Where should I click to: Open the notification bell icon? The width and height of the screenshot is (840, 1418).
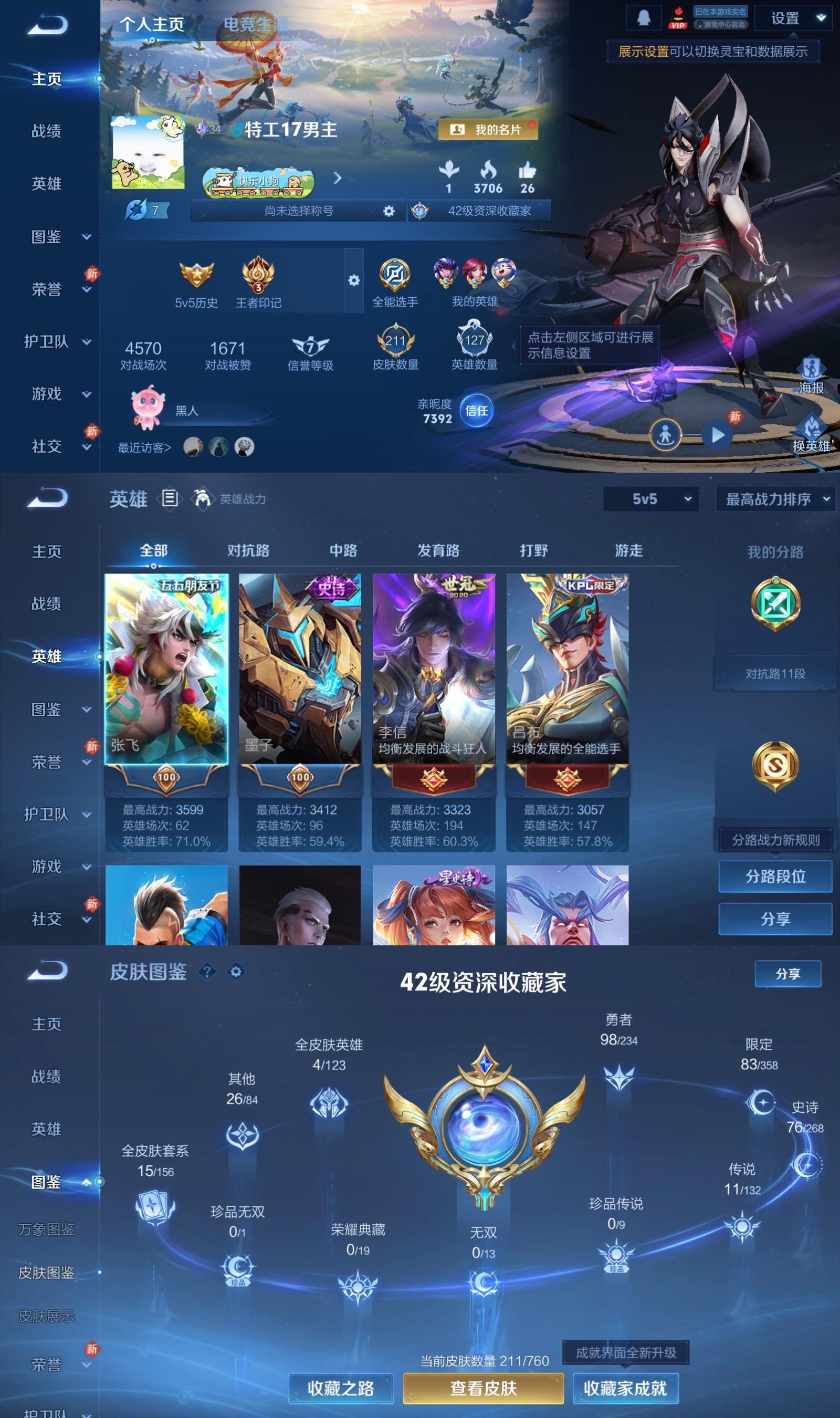tap(645, 17)
